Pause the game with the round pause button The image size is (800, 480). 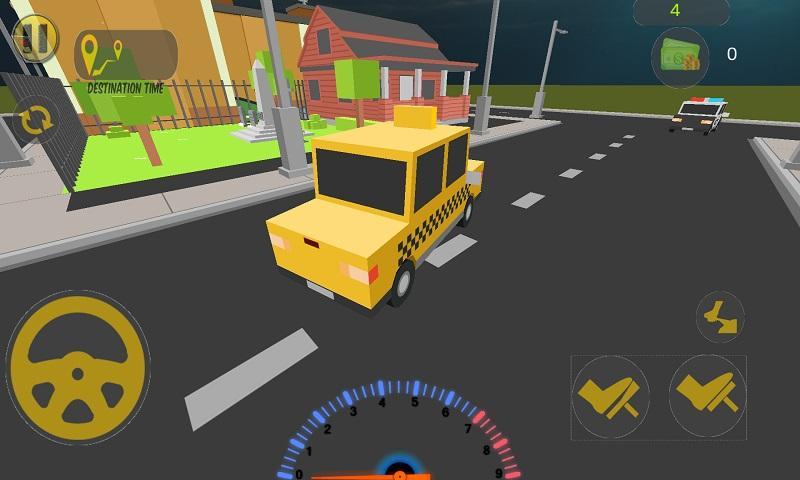click(36, 39)
